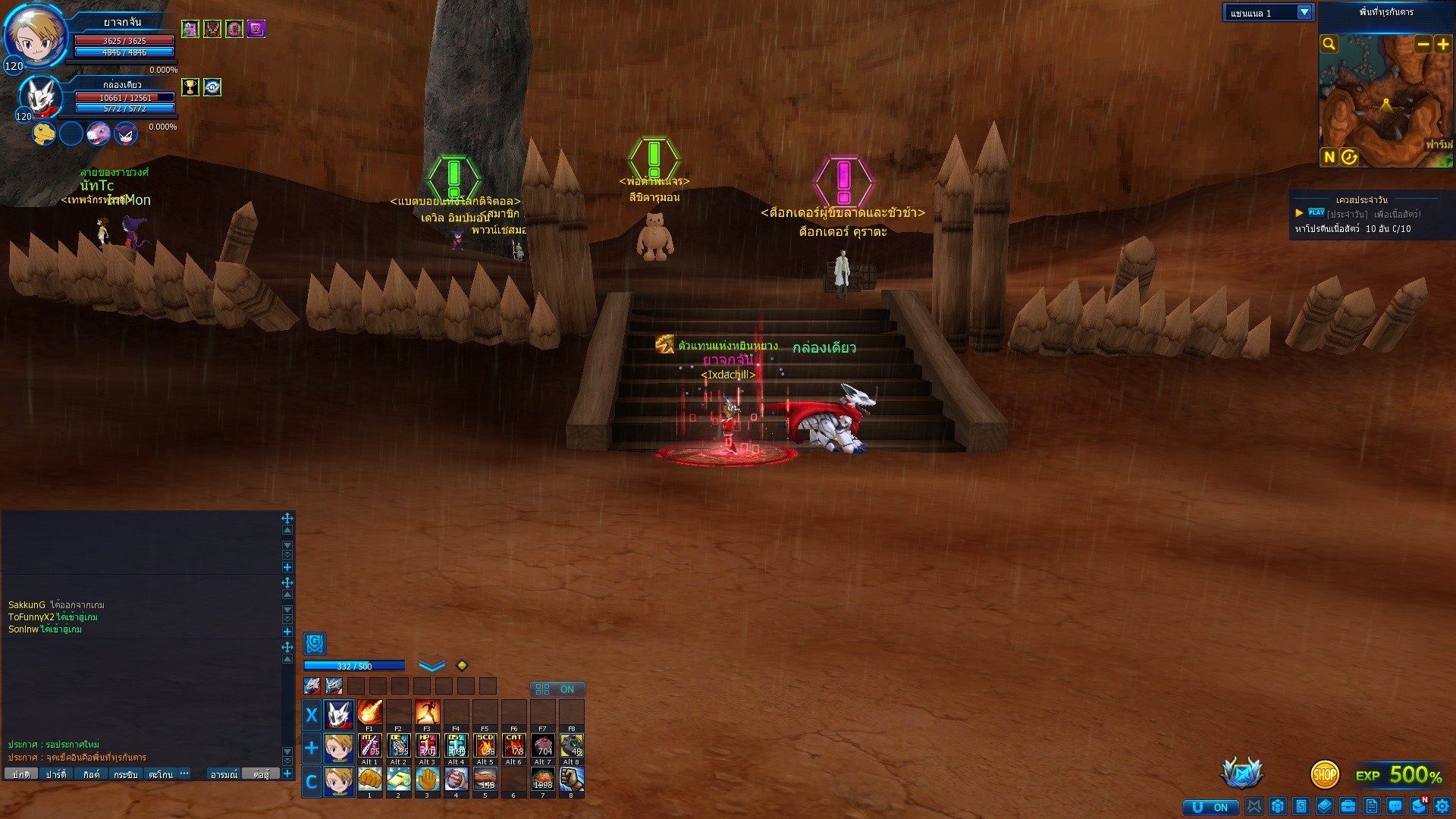Use the running figure skill in F3
1456x819 pixels.
click(x=427, y=713)
